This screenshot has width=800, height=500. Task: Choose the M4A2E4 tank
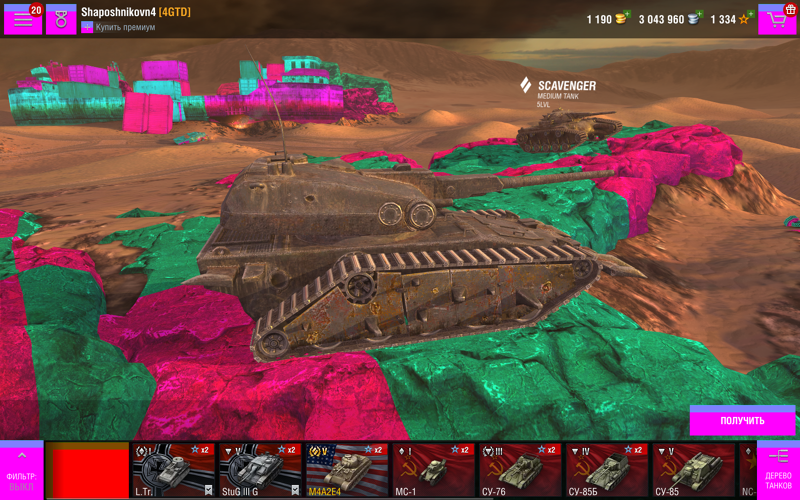[346, 470]
